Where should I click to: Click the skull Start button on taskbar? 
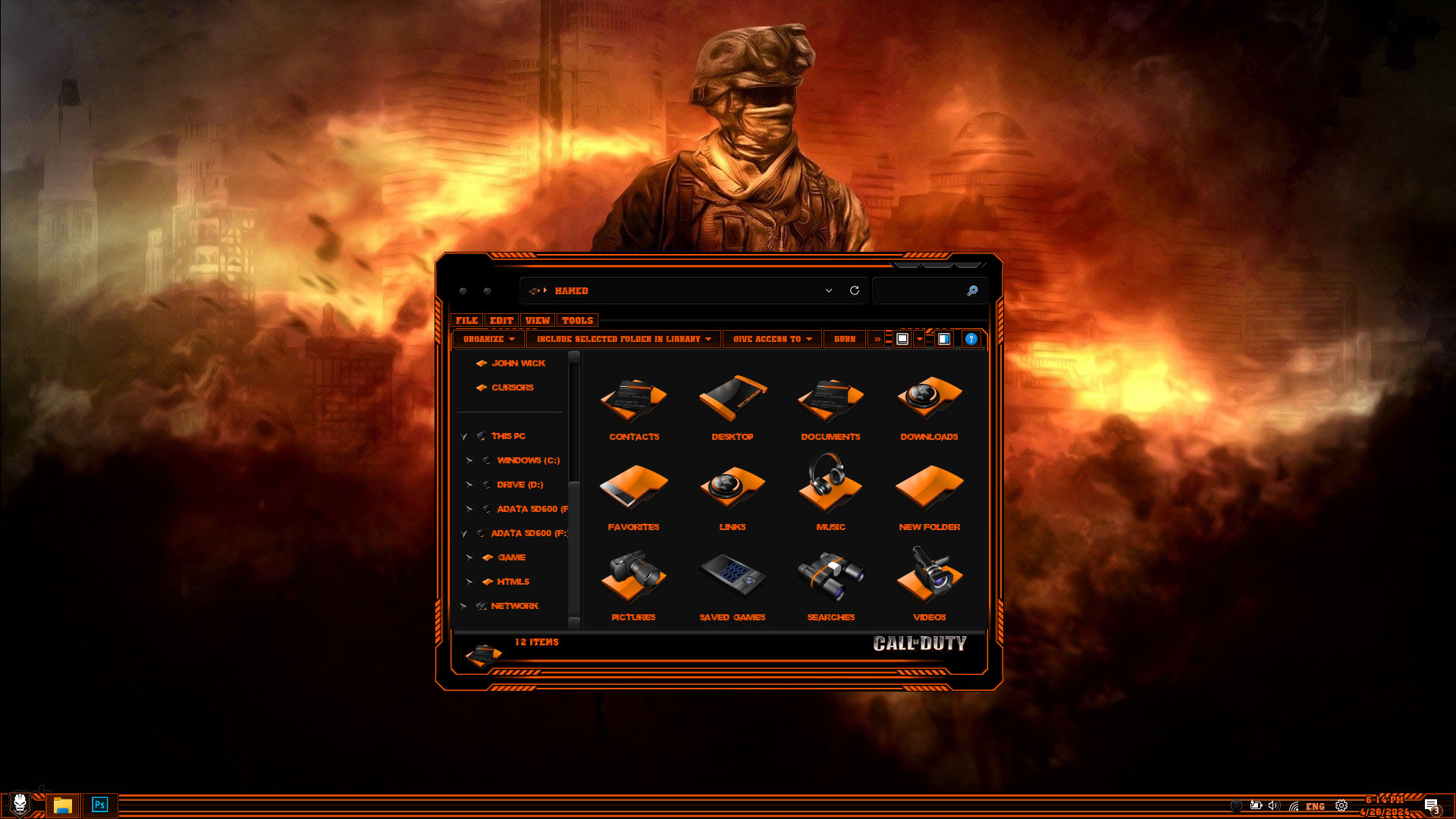click(20, 804)
